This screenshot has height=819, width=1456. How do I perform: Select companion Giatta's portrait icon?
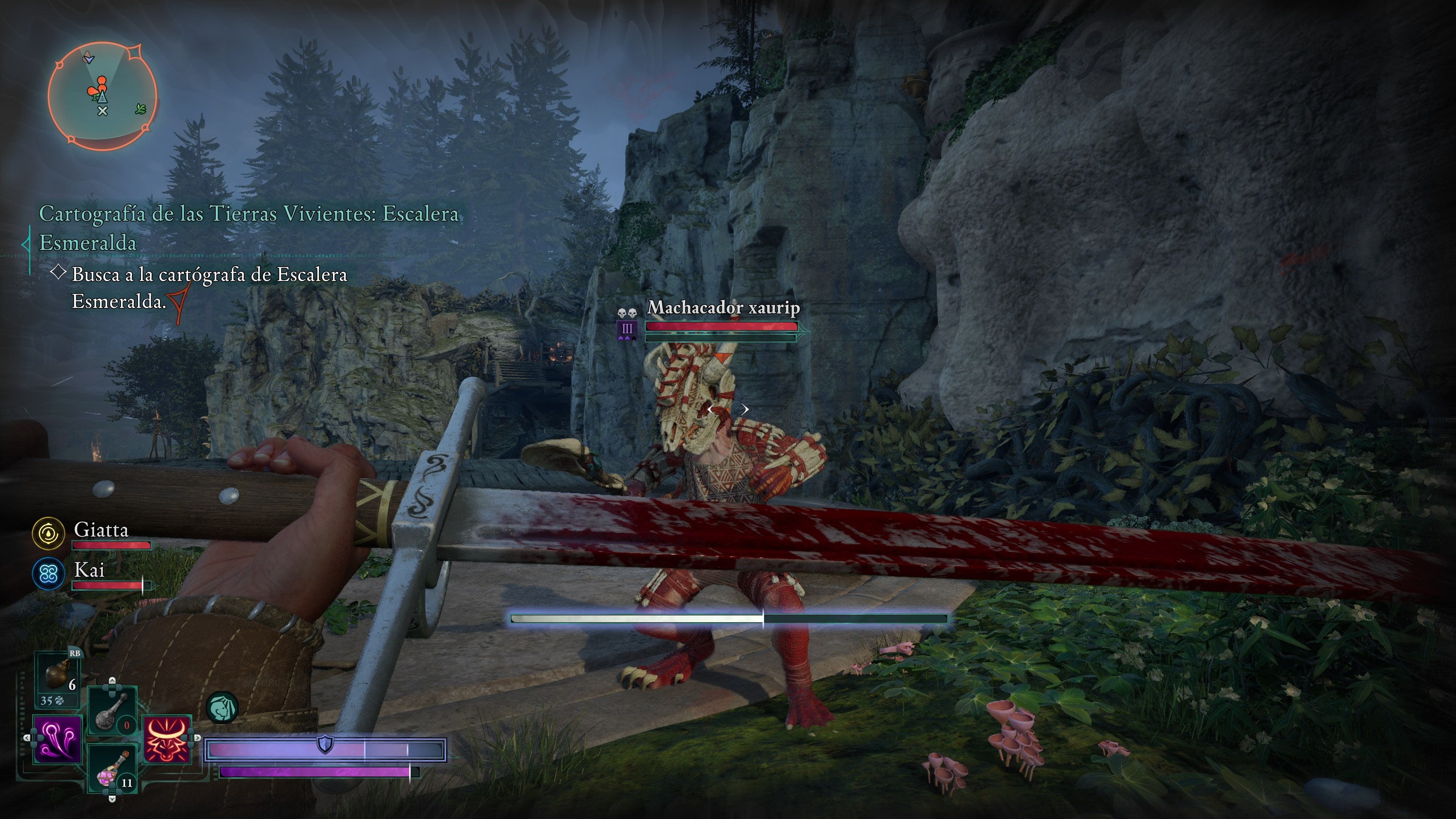coord(49,533)
